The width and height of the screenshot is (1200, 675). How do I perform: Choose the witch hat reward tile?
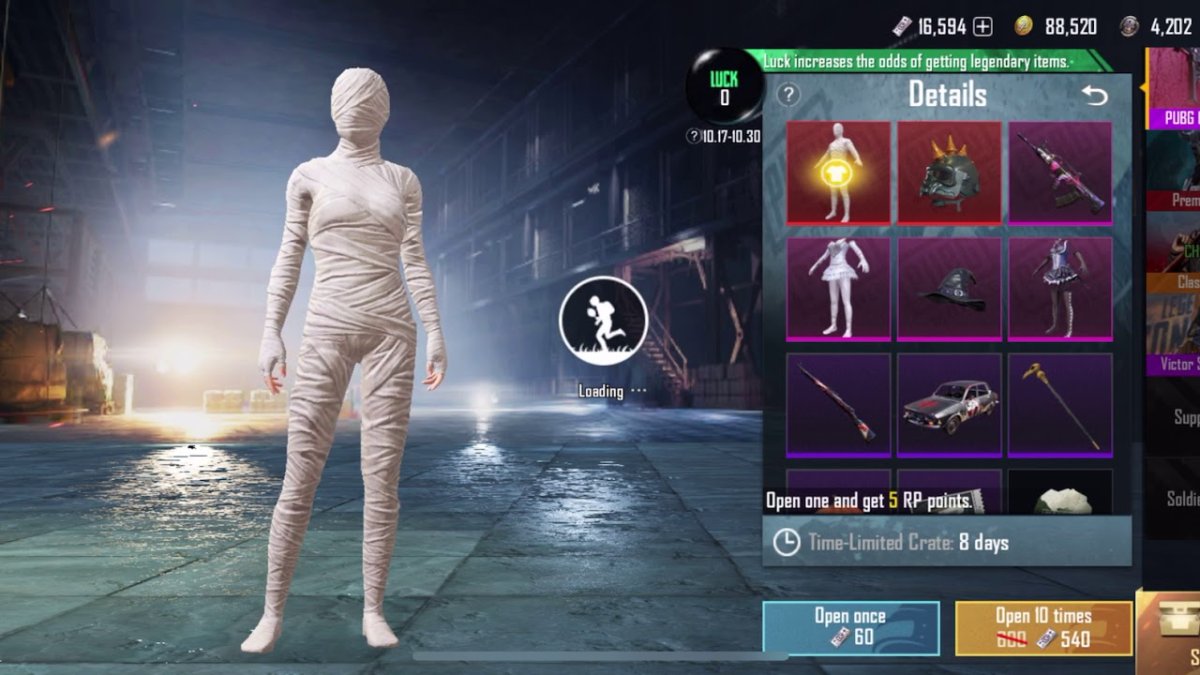949,288
